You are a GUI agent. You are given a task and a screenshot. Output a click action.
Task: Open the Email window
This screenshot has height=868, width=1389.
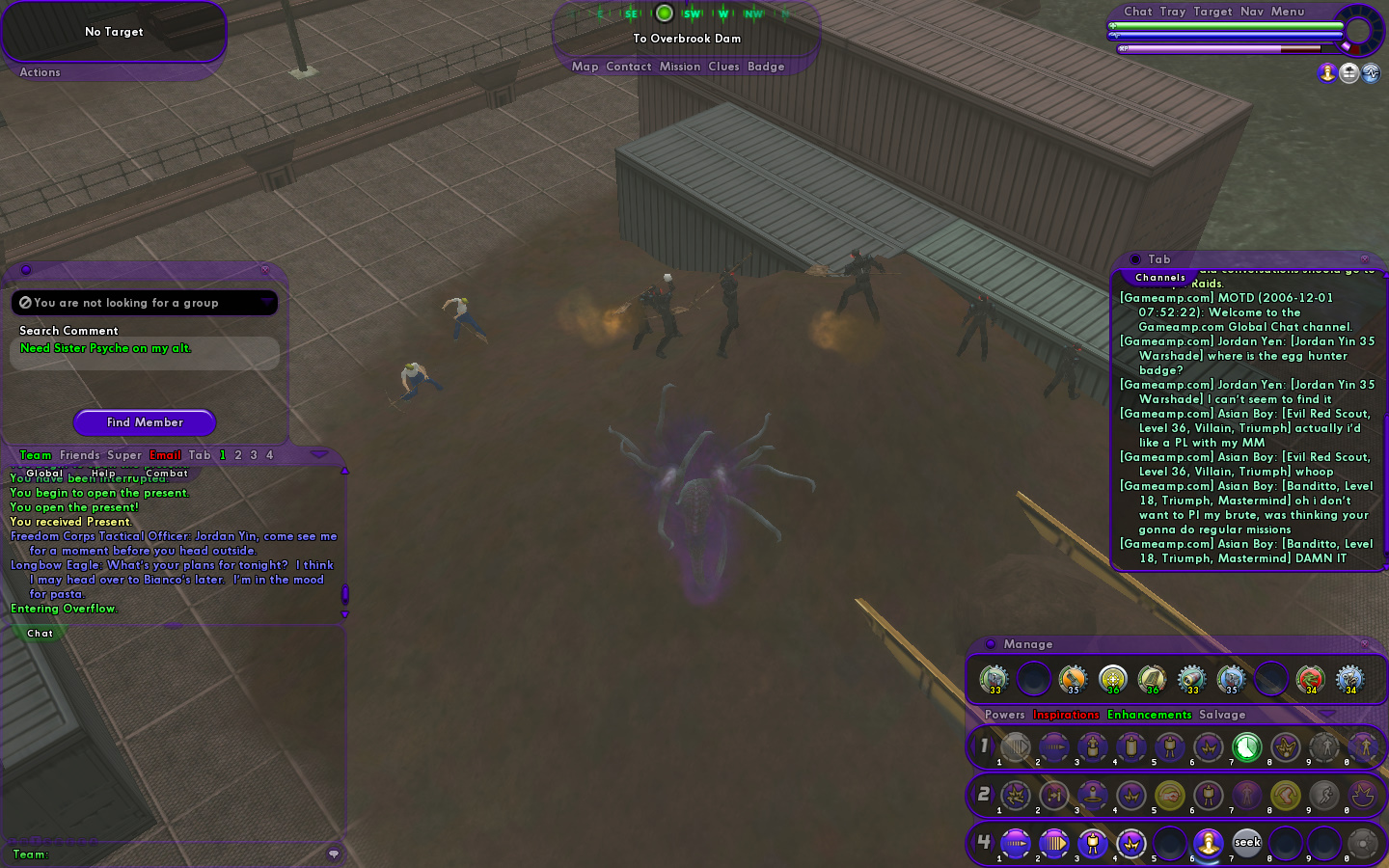(x=165, y=455)
